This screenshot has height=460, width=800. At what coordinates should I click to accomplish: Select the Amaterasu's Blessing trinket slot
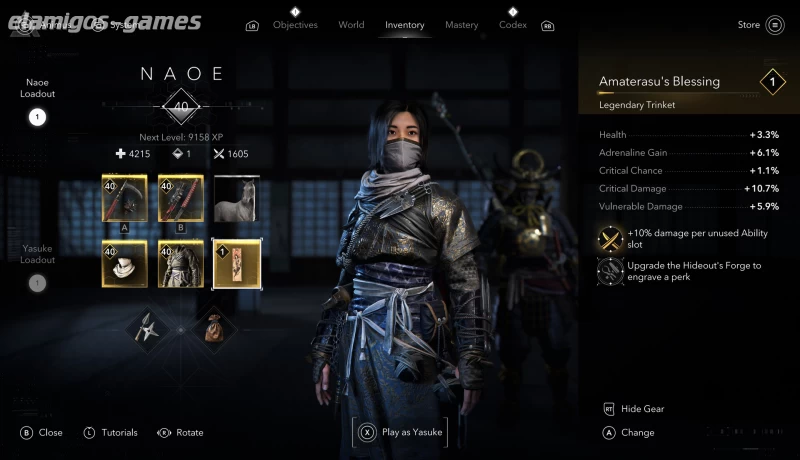pyautogui.click(x=237, y=263)
